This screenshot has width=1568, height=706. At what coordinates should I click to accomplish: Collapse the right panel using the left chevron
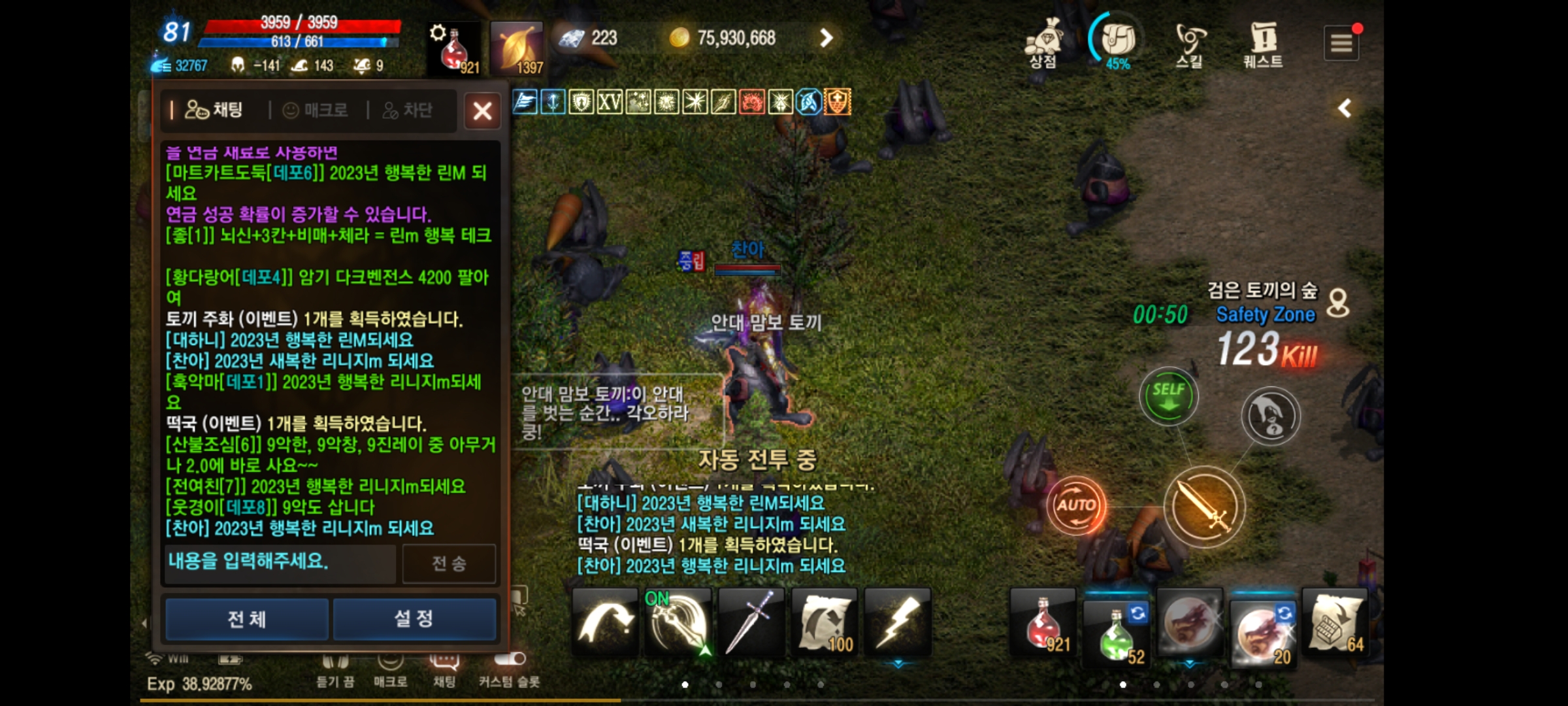[x=1343, y=109]
